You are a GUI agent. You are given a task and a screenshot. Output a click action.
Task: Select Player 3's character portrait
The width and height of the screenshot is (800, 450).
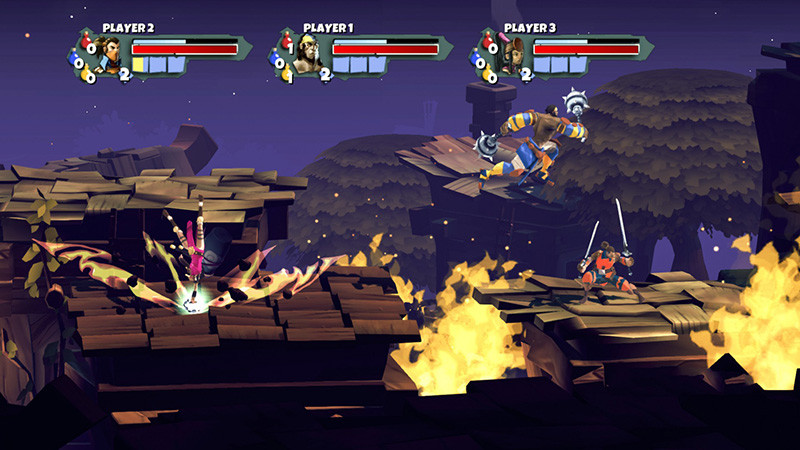coord(509,56)
